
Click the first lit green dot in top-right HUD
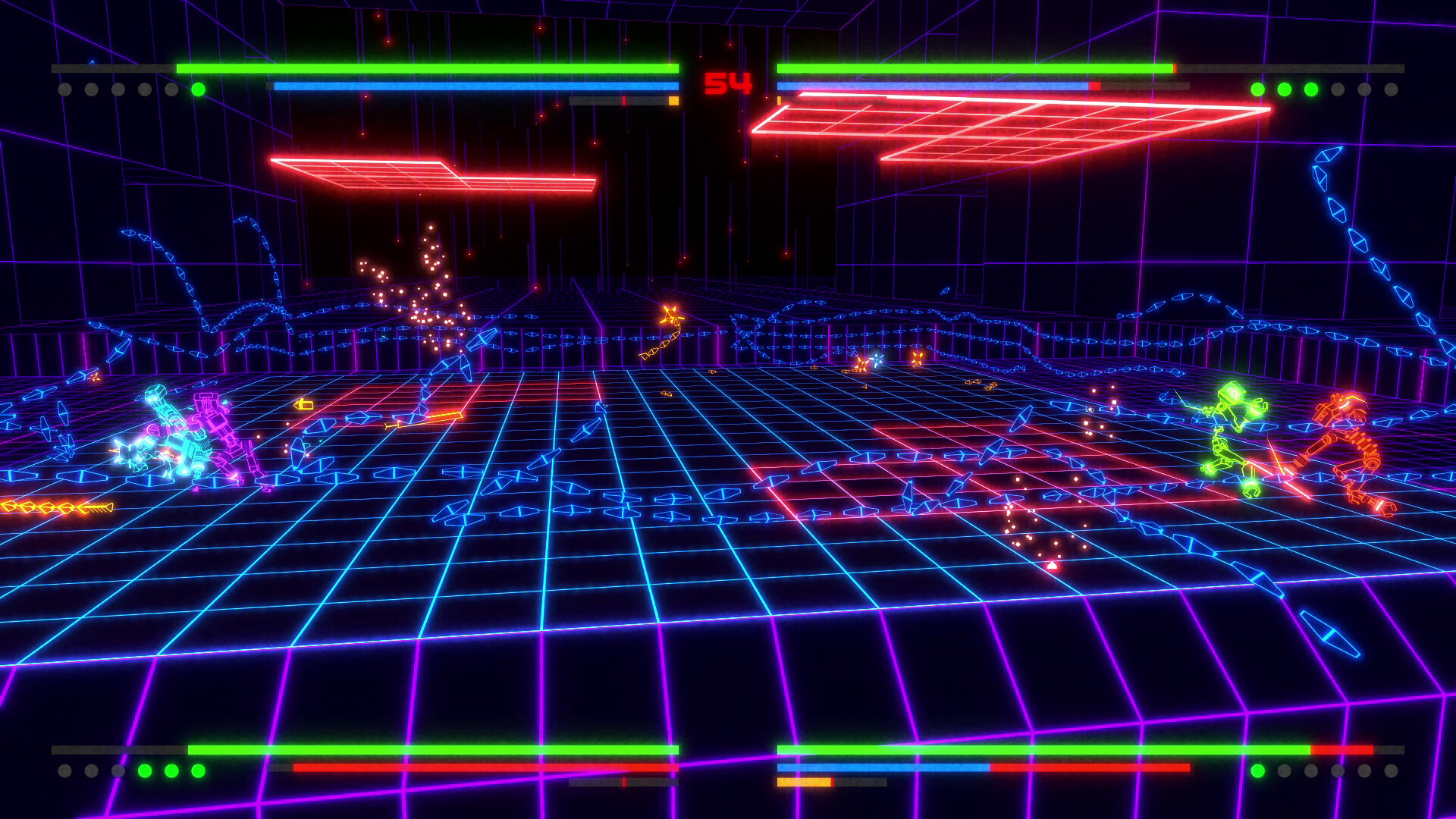pos(1257,89)
